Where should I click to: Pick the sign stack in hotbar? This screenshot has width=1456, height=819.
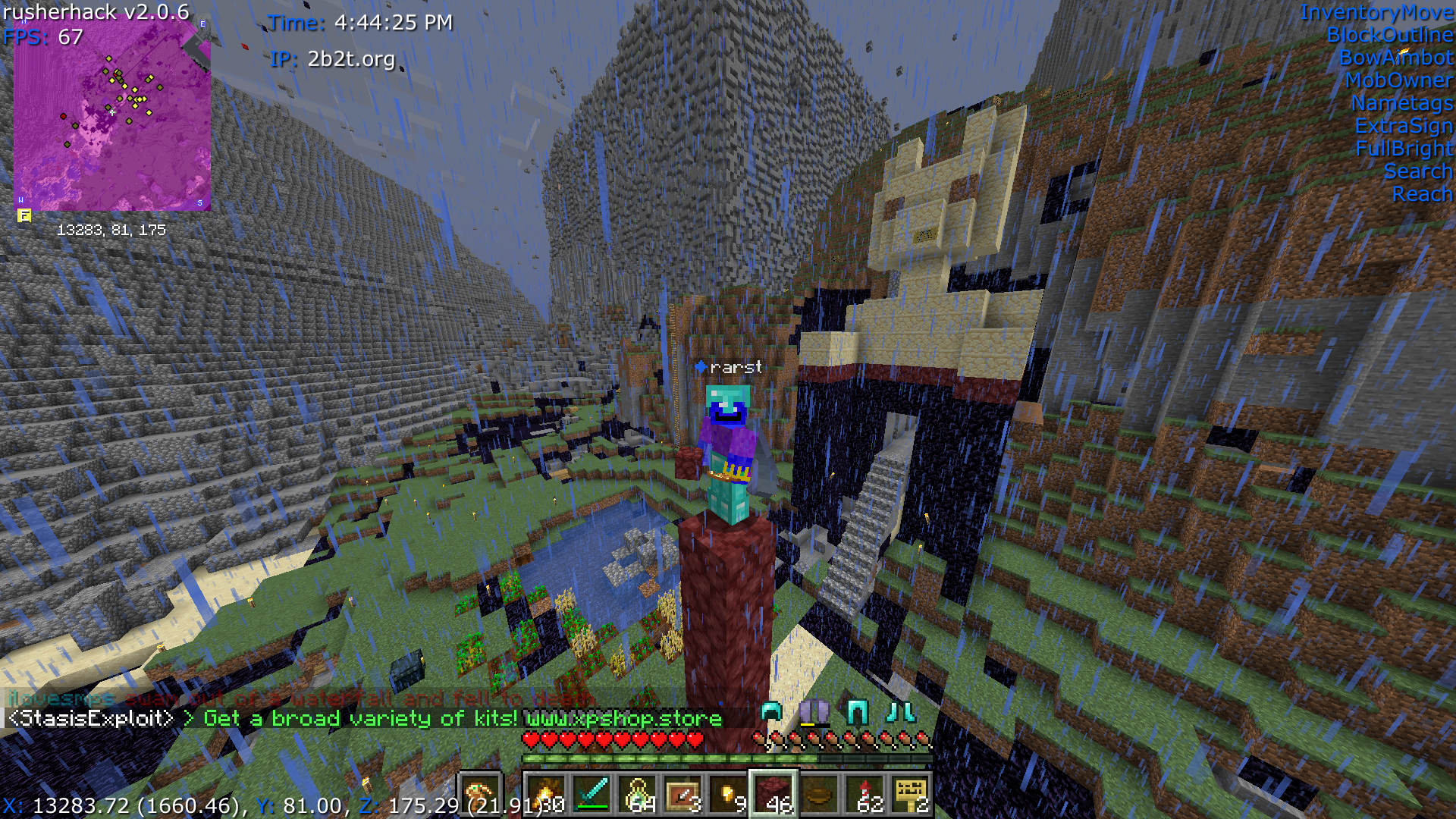[x=911, y=795]
